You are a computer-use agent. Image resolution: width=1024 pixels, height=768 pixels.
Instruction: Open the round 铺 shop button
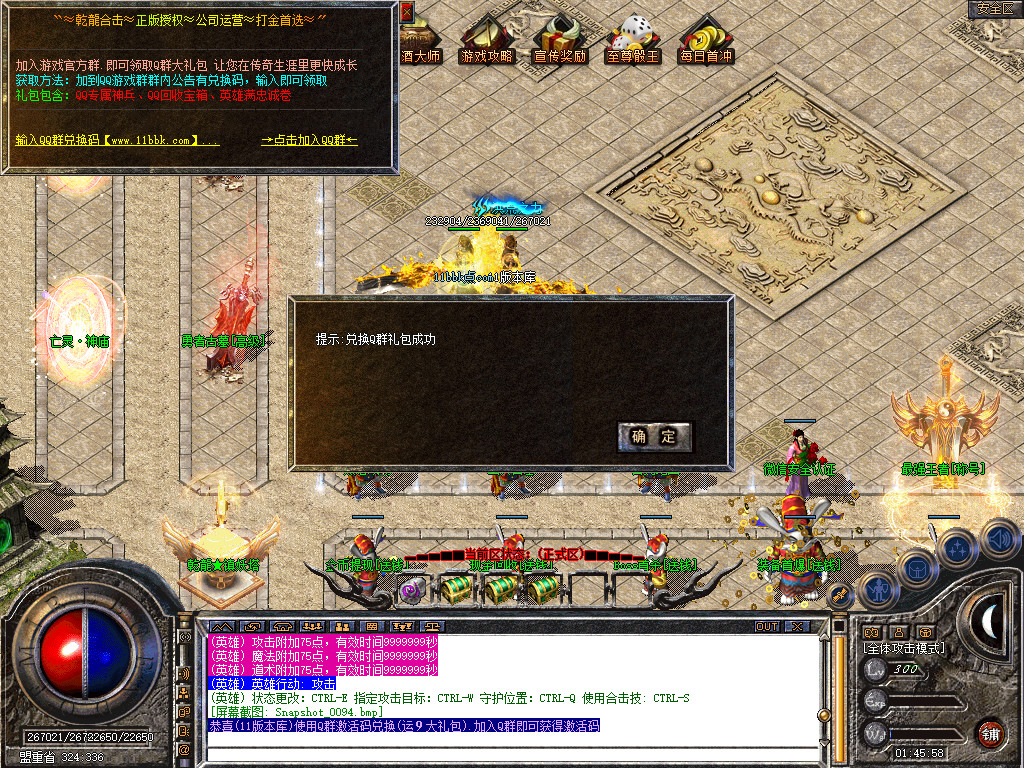[x=990, y=733]
